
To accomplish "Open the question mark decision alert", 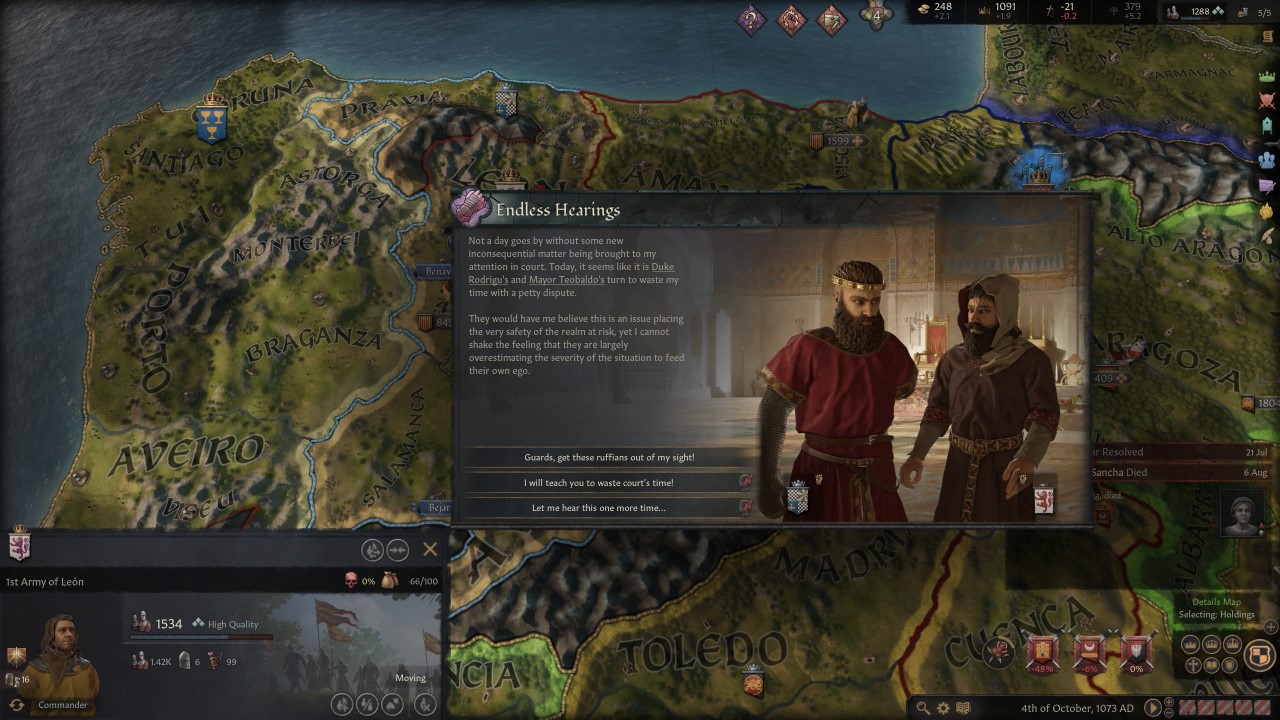I will pos(751,19).
